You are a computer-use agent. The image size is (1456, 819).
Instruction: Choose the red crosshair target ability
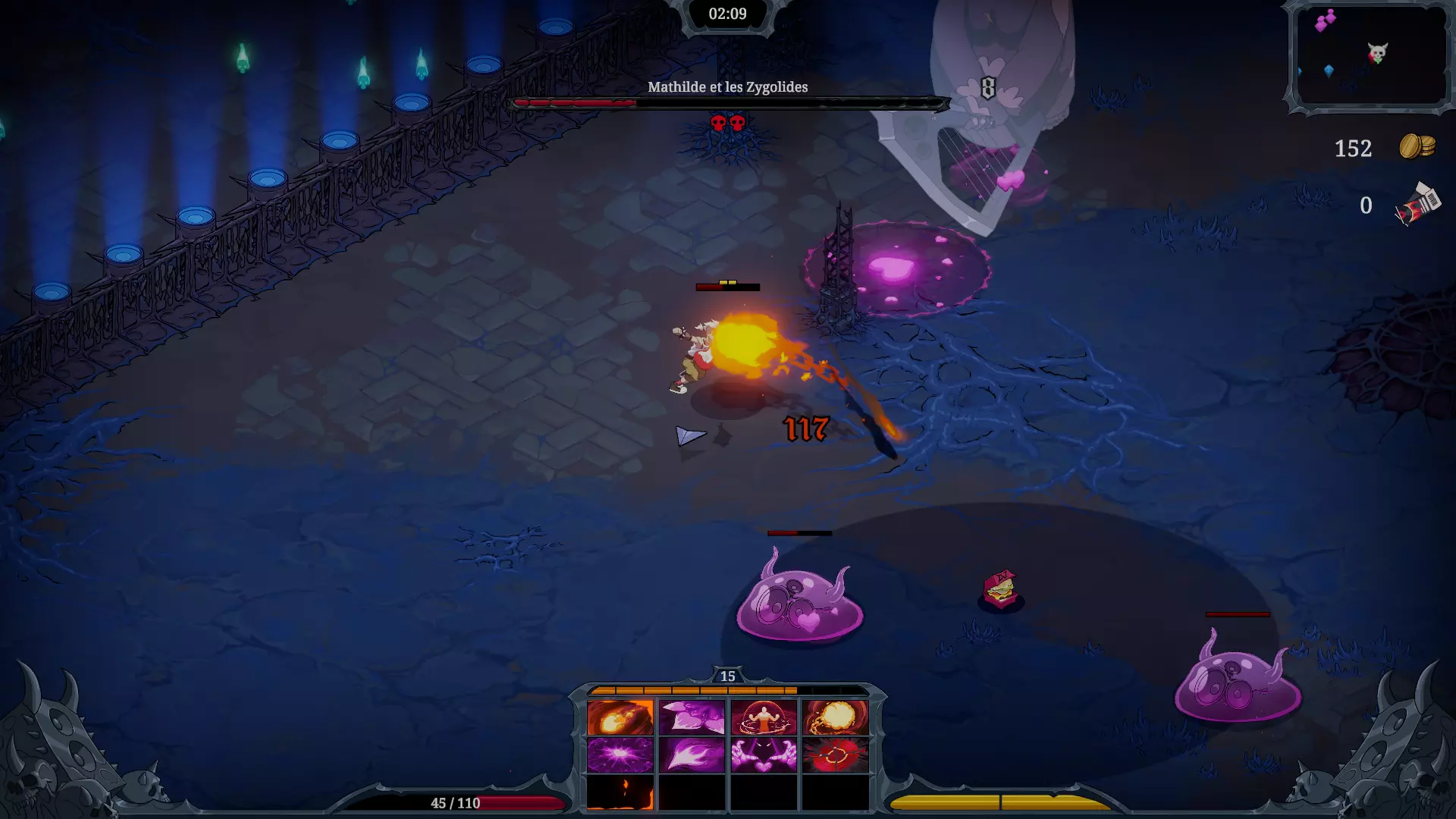pyautogui.click(x=835, y=755)
